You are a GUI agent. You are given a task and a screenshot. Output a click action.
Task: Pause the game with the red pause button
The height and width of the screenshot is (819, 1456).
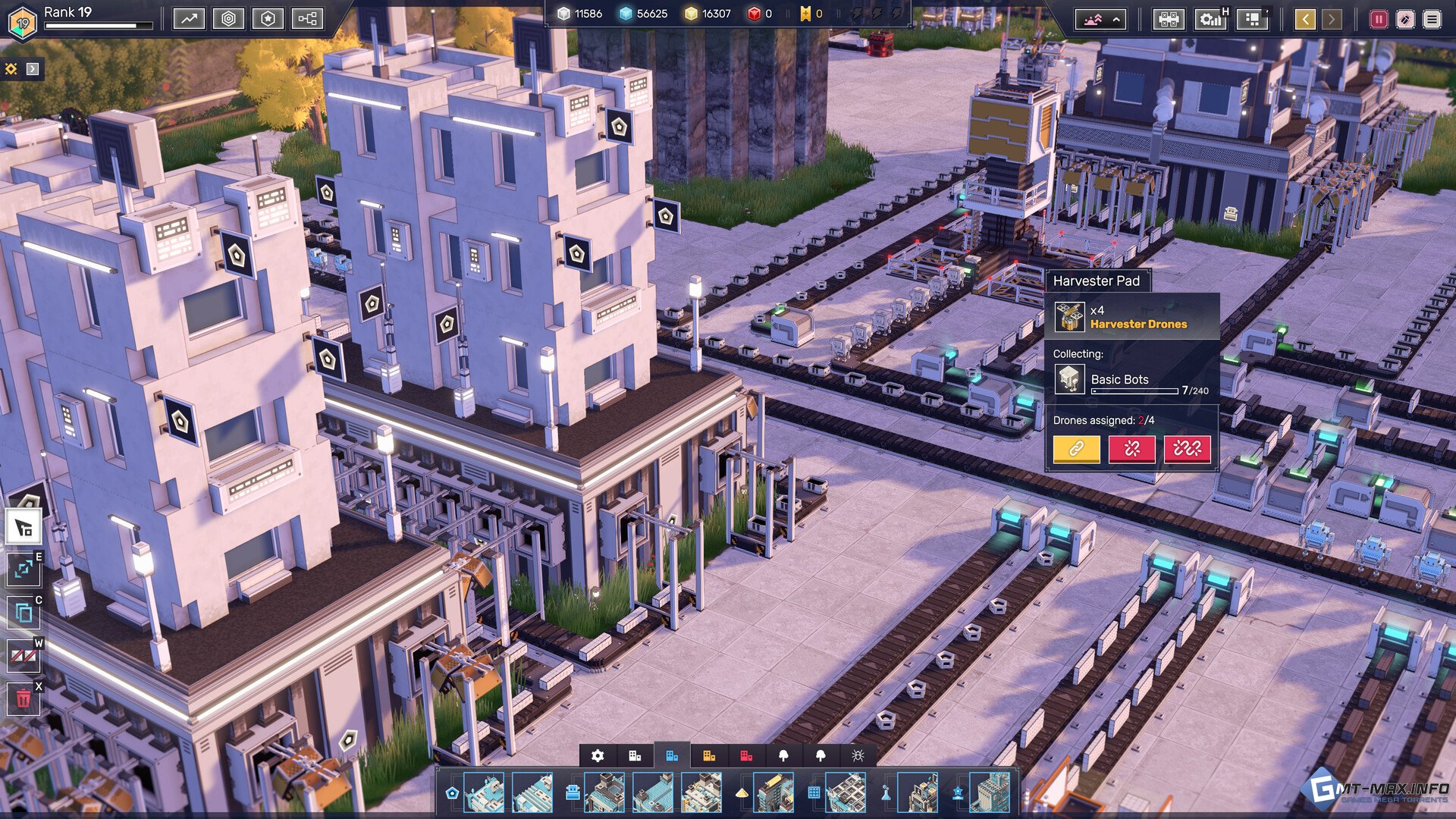(1378, 20)
